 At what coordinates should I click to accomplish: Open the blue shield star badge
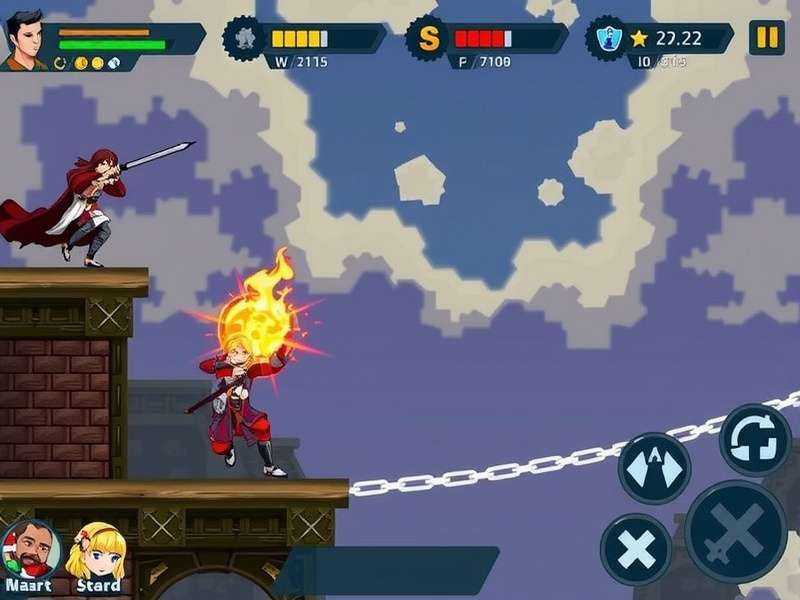(x=606, y=39)
